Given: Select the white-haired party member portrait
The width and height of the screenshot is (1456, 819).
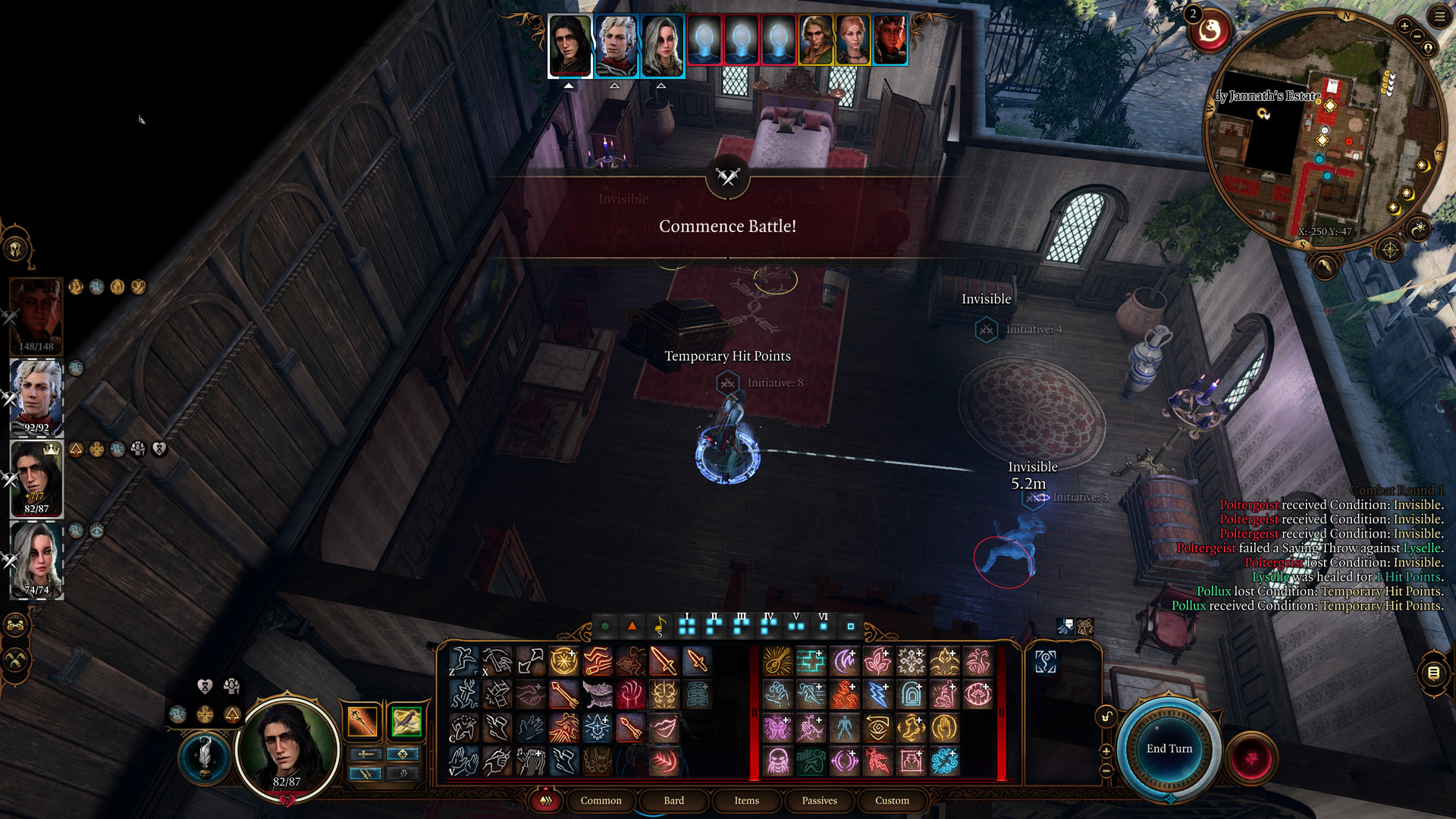Looking at the screenshot, I should [x=36, y=396].
